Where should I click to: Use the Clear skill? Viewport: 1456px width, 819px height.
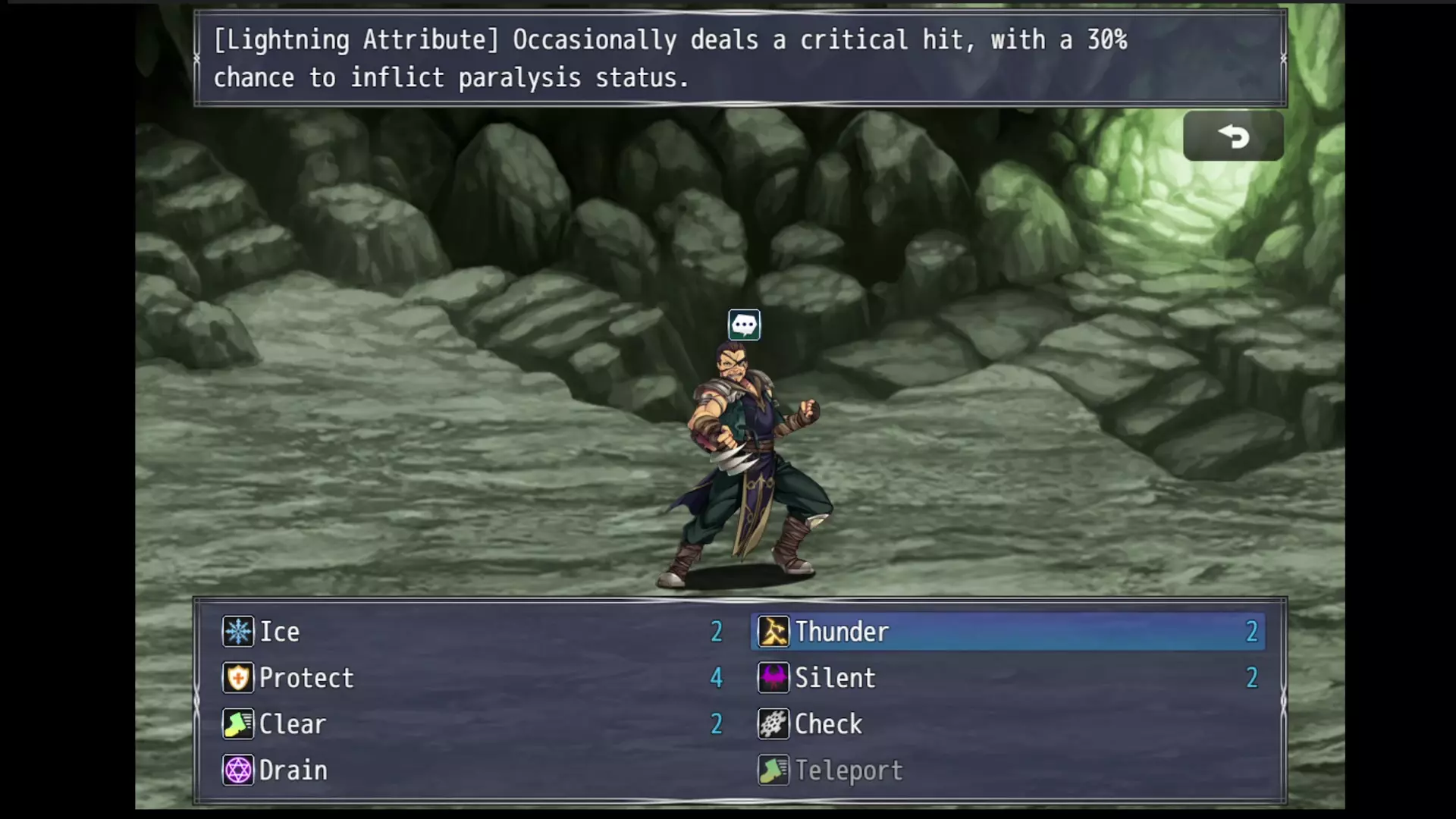(292, 724)
